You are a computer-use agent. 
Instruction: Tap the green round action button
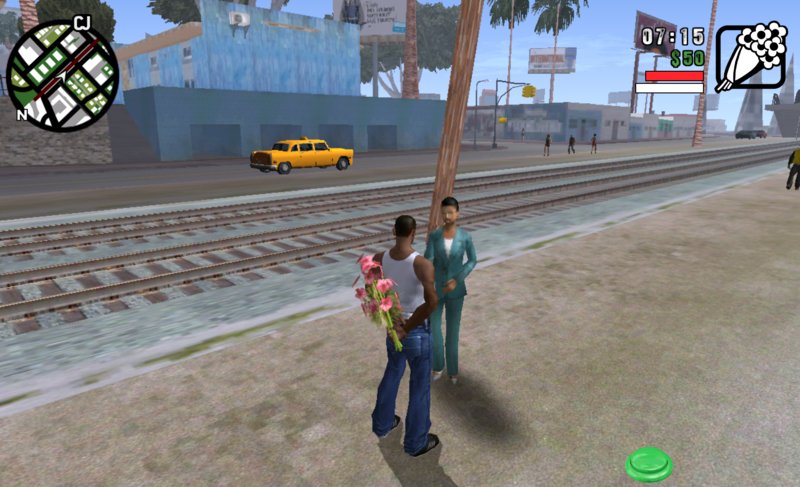point(649,464)
